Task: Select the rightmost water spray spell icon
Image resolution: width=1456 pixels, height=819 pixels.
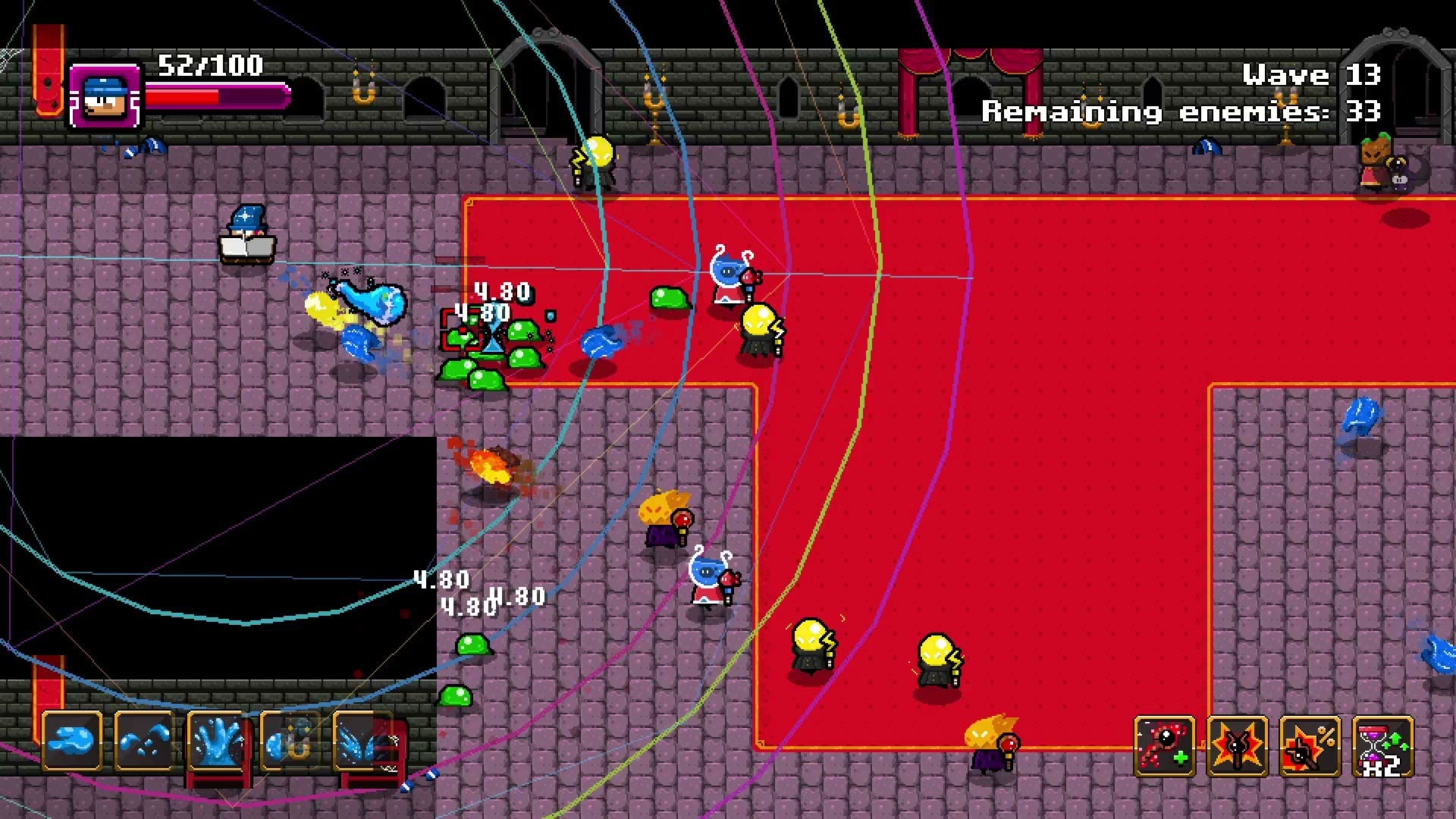Action: 363,741
